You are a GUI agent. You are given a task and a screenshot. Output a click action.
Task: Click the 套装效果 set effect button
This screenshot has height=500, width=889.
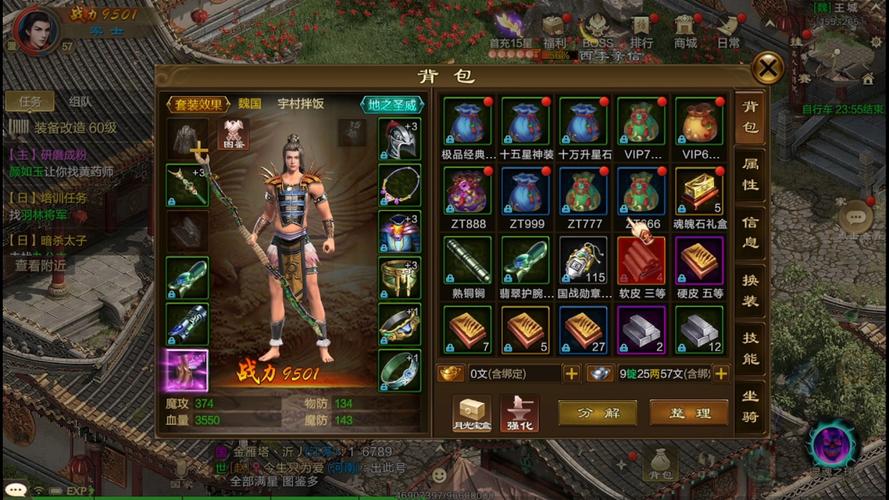click(199, 103)
